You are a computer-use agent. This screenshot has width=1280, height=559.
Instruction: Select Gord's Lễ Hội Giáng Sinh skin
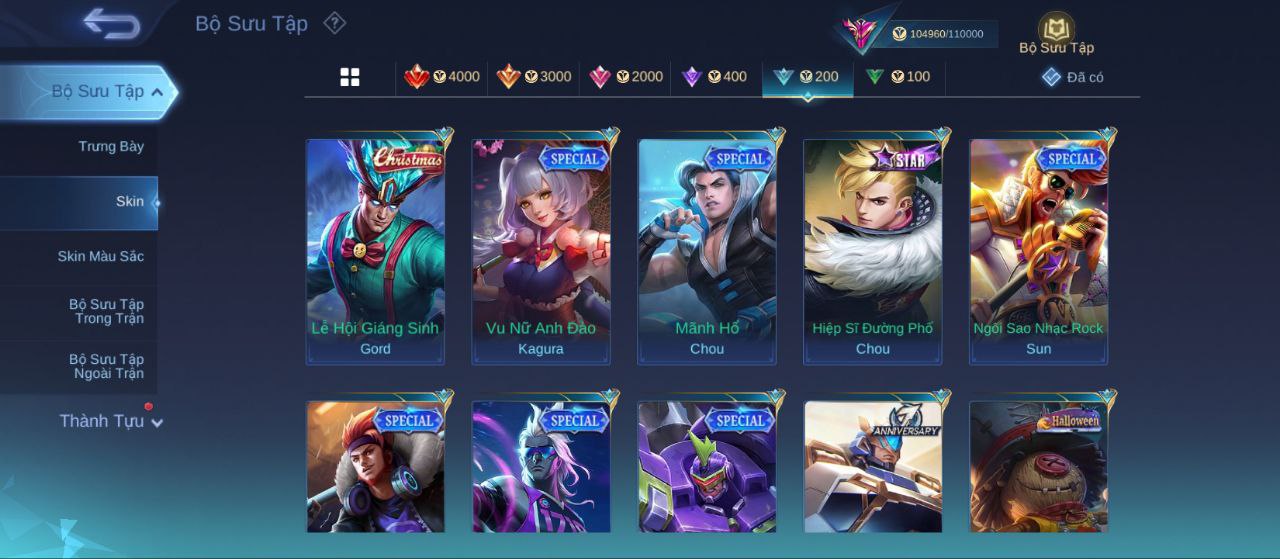coord(375,251)
